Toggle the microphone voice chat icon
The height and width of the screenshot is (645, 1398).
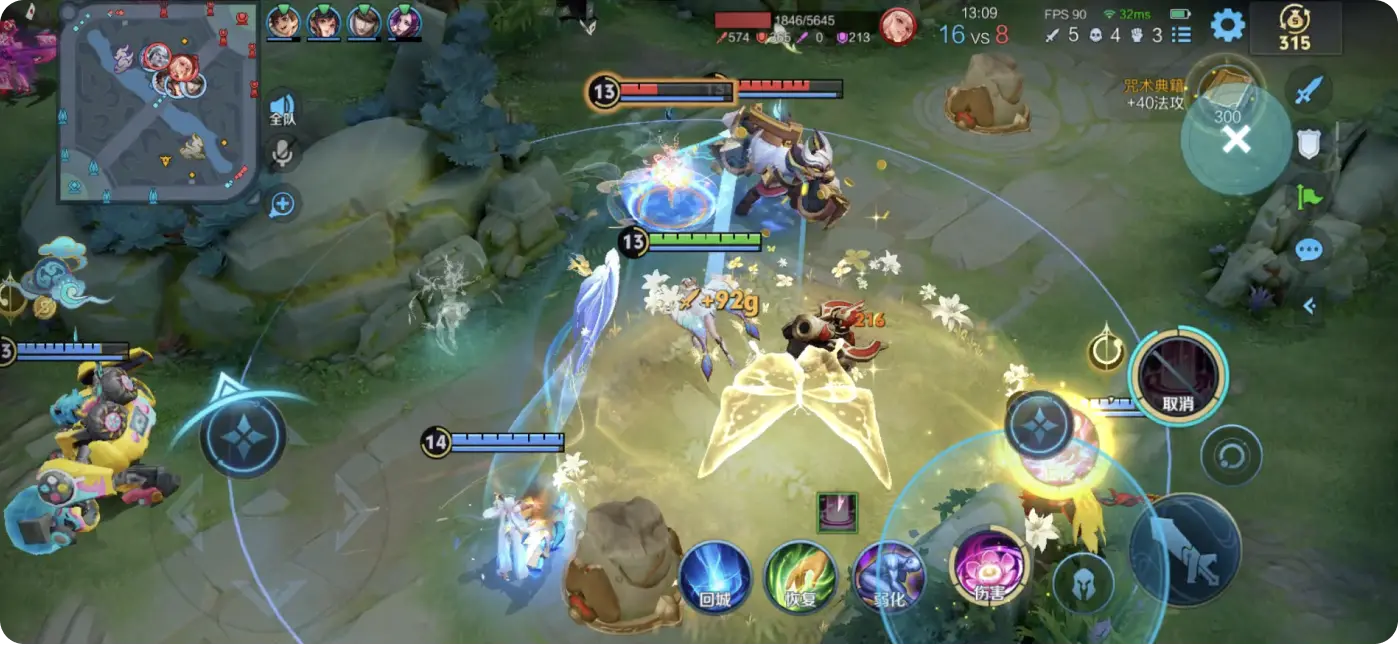coord(283,153)
